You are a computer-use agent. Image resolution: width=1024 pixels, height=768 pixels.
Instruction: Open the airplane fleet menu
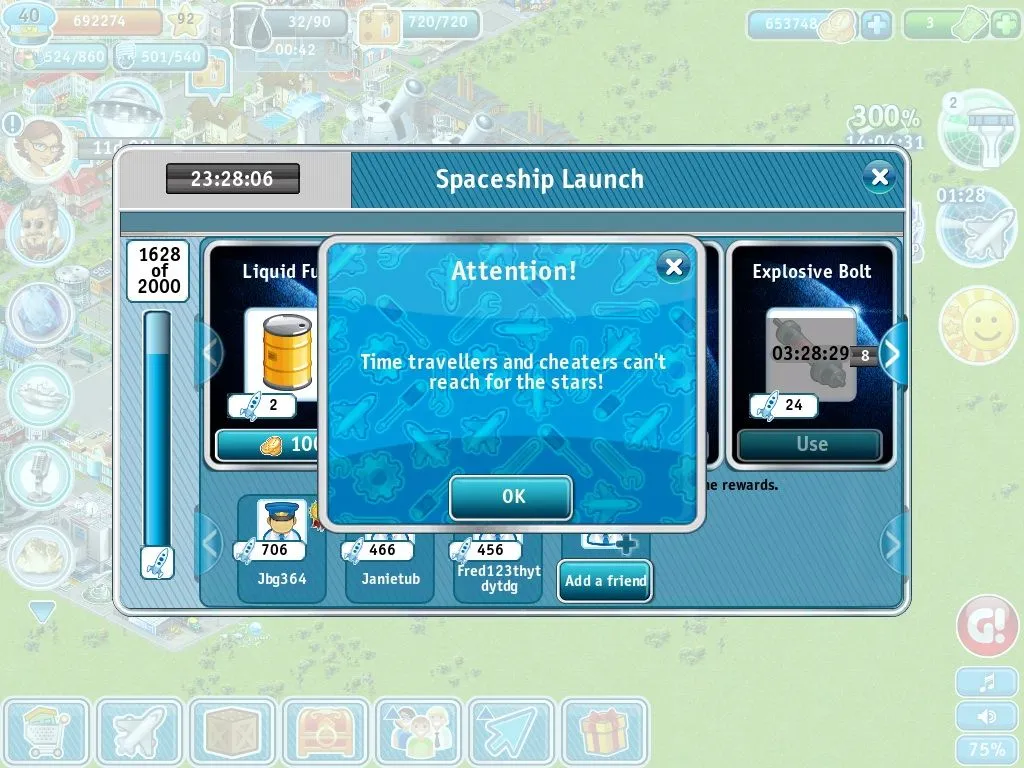tap(139, 733)
